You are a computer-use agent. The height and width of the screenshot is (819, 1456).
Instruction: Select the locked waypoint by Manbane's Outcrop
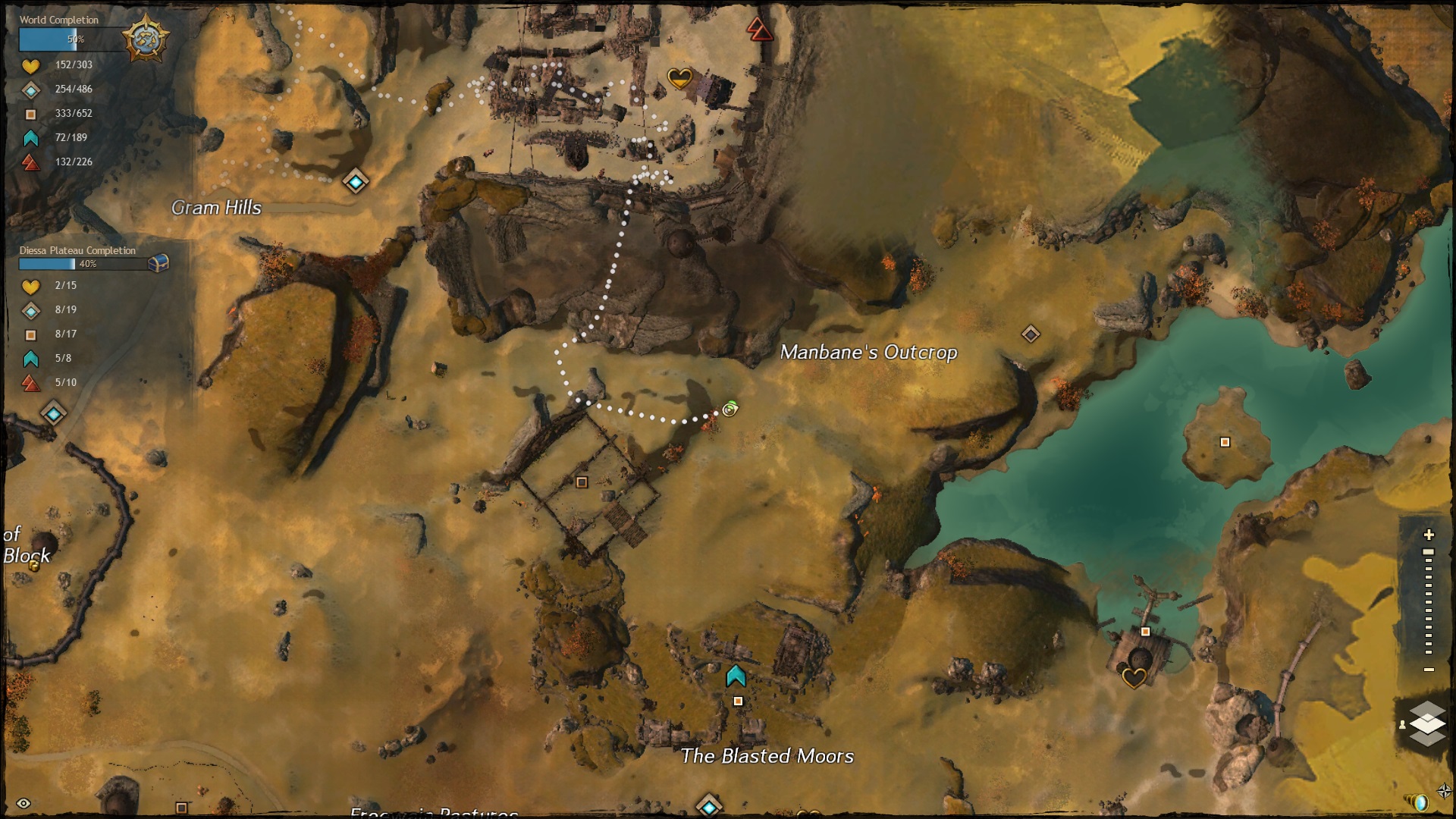pyautogui.click(x=1031, y=334)
